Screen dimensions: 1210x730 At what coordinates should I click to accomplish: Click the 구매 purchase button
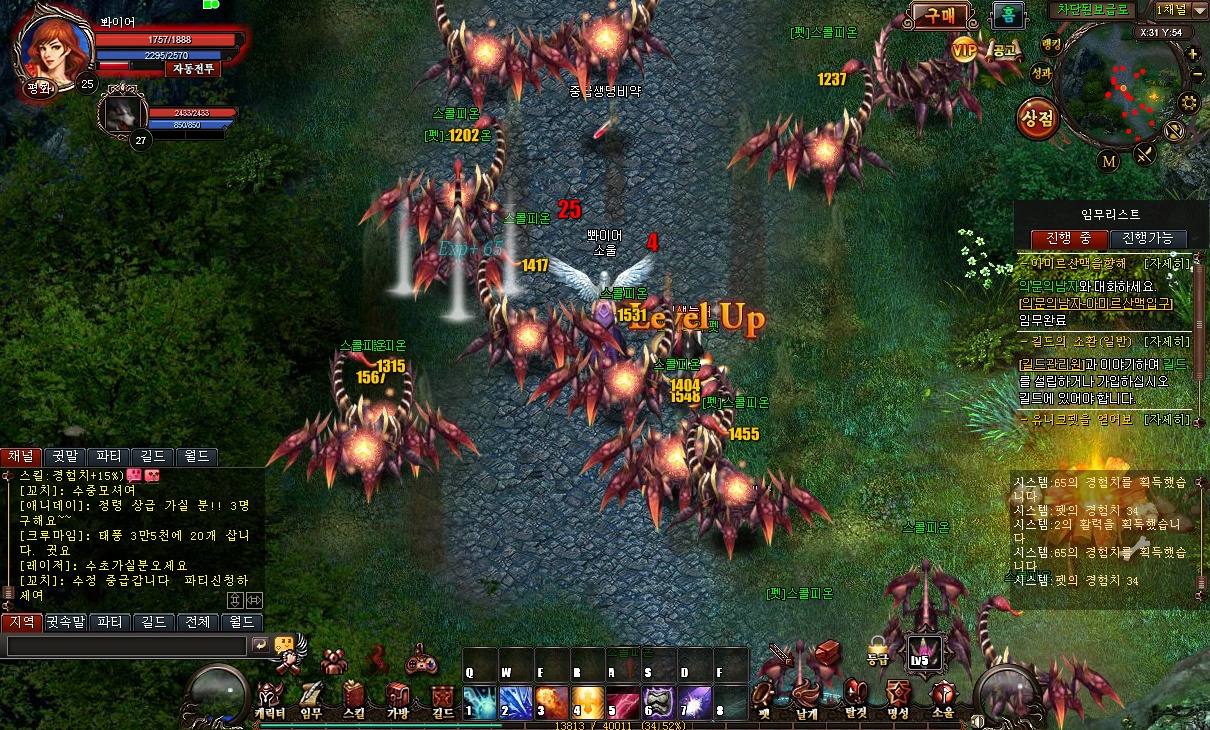pos(939,16)
